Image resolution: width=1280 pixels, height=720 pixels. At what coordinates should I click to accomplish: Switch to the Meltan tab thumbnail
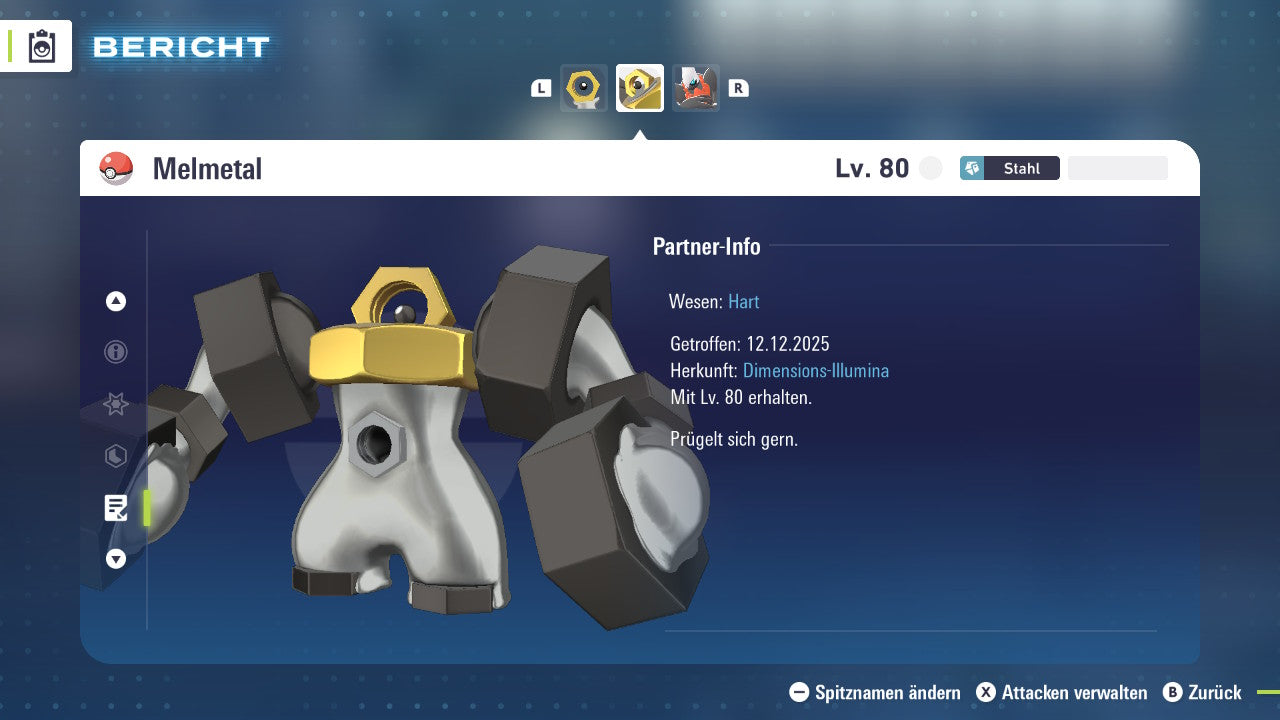click(584, 88)
